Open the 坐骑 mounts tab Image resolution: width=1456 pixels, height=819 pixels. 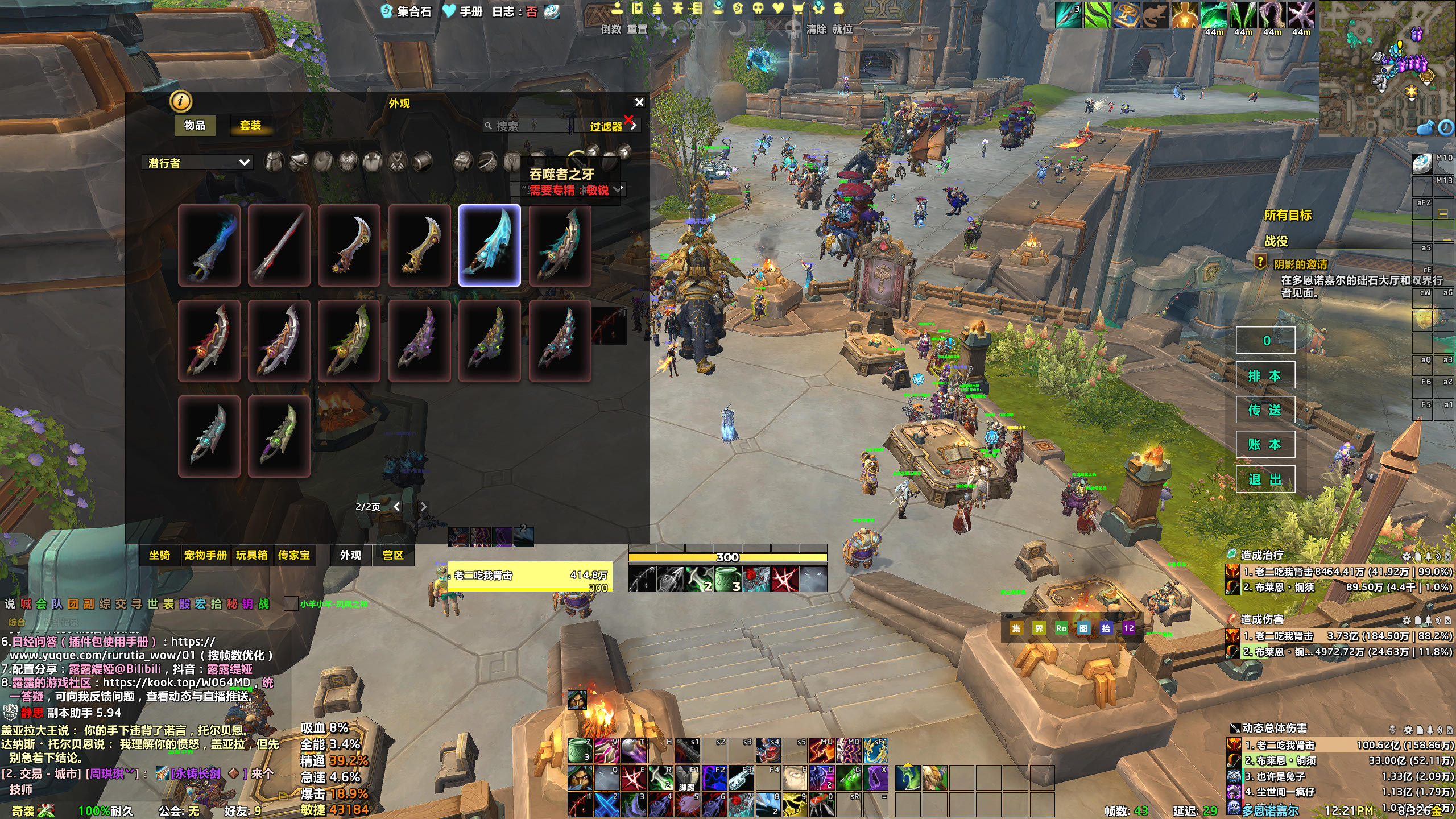tap(160, 555)
